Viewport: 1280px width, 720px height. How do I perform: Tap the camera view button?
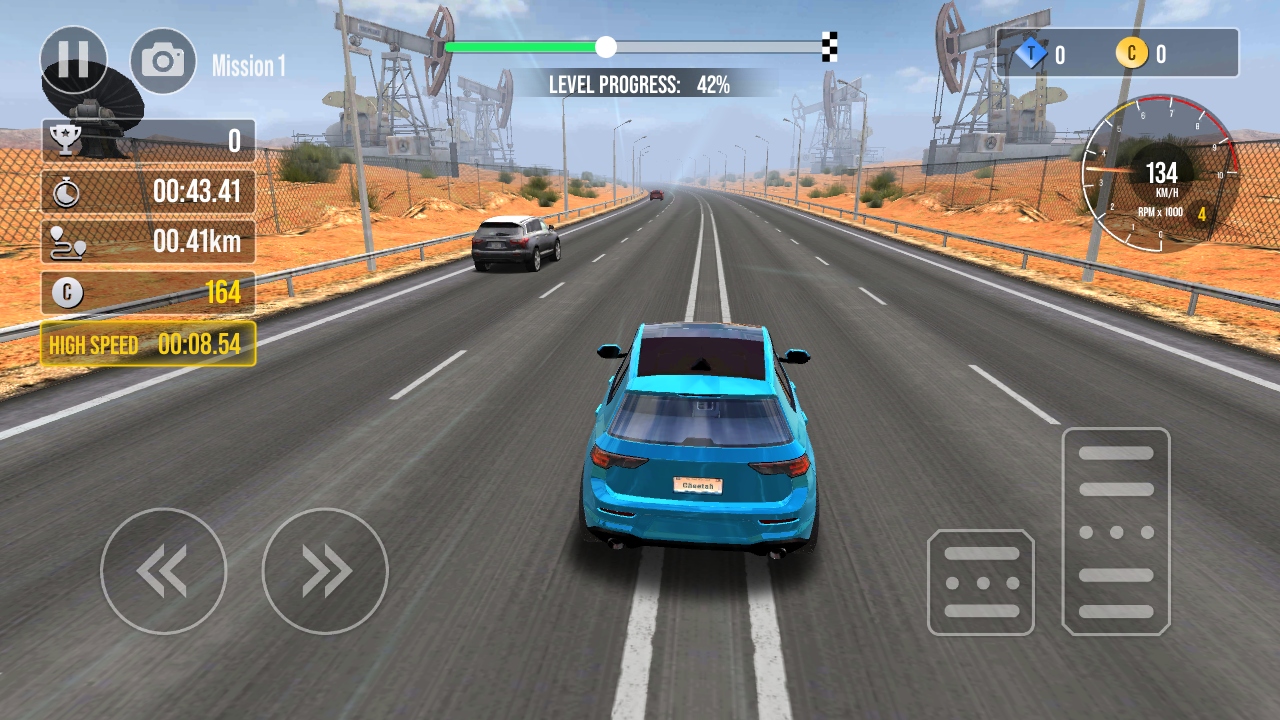tap(163, 61)
